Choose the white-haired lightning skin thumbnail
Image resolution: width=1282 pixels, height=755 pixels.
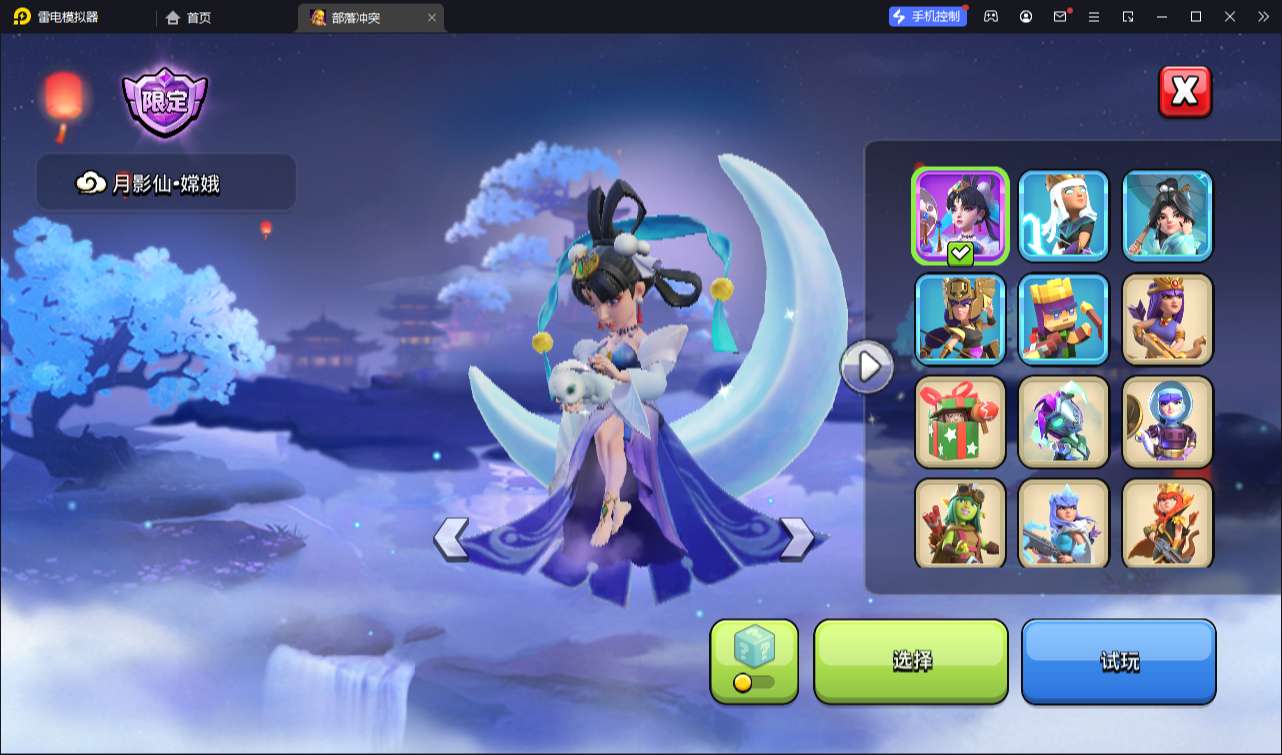point(1063,215)
